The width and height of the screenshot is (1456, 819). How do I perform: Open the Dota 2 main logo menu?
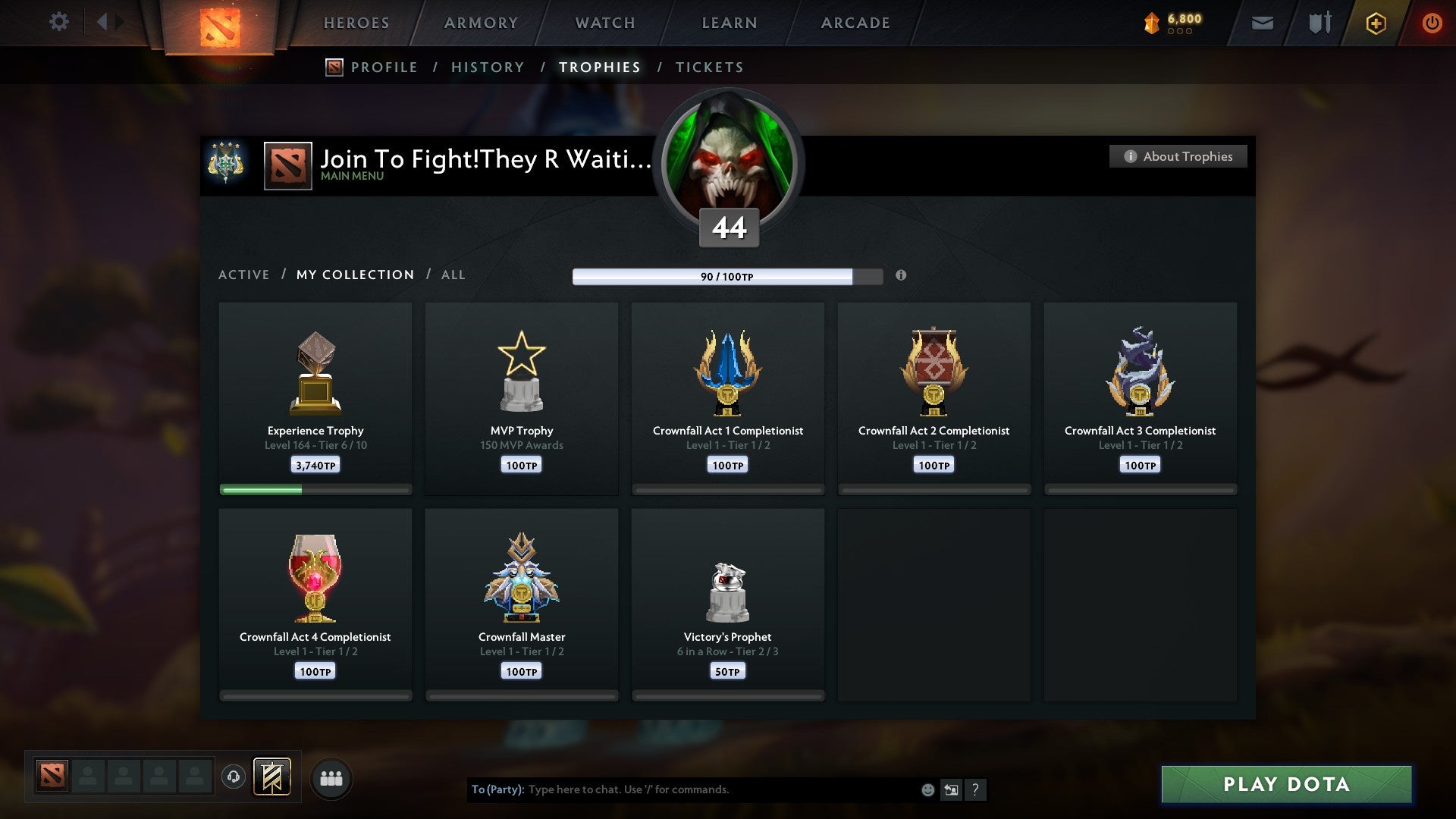click(220, 27)
